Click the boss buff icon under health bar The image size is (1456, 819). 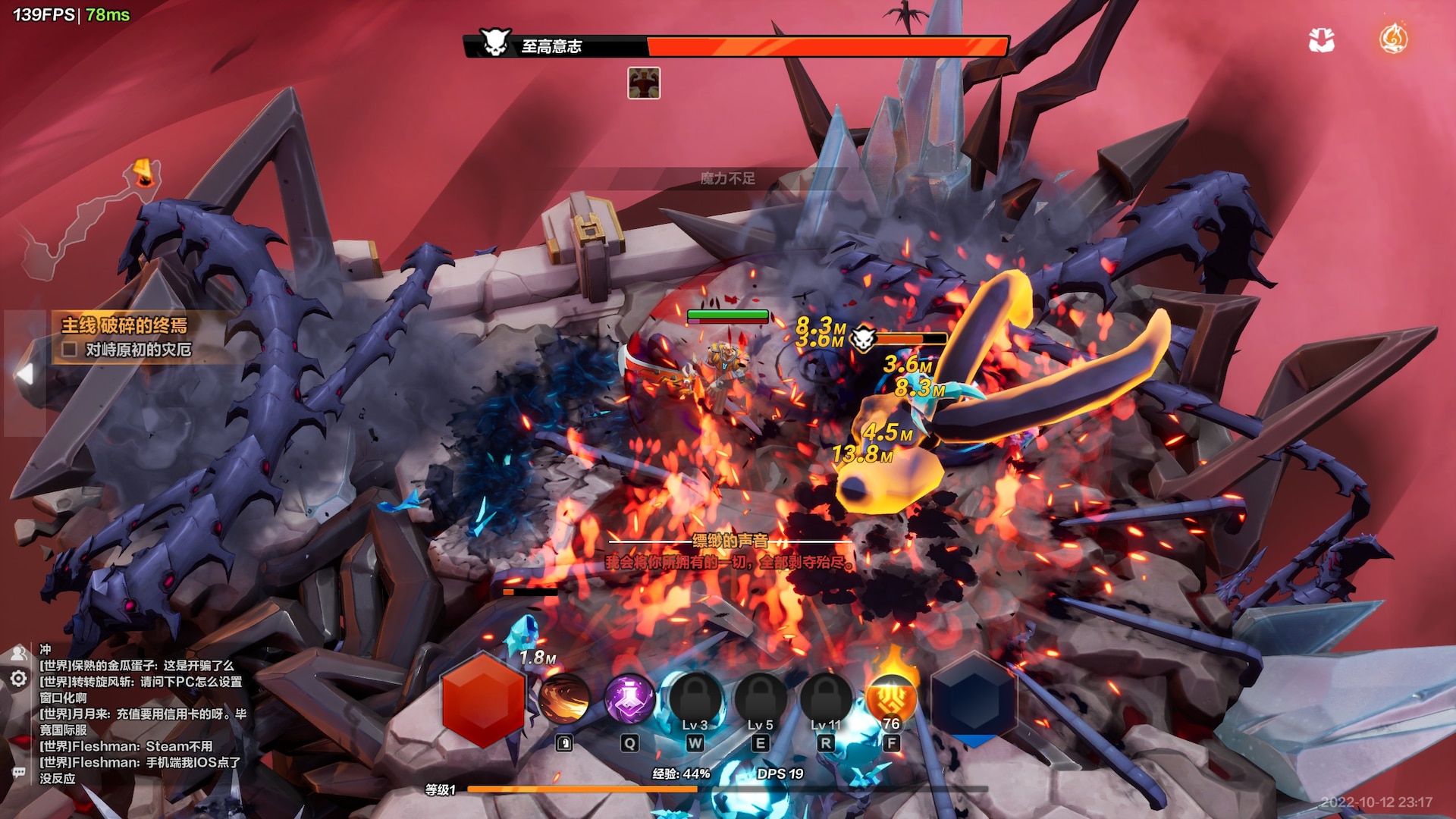point(644,83)
